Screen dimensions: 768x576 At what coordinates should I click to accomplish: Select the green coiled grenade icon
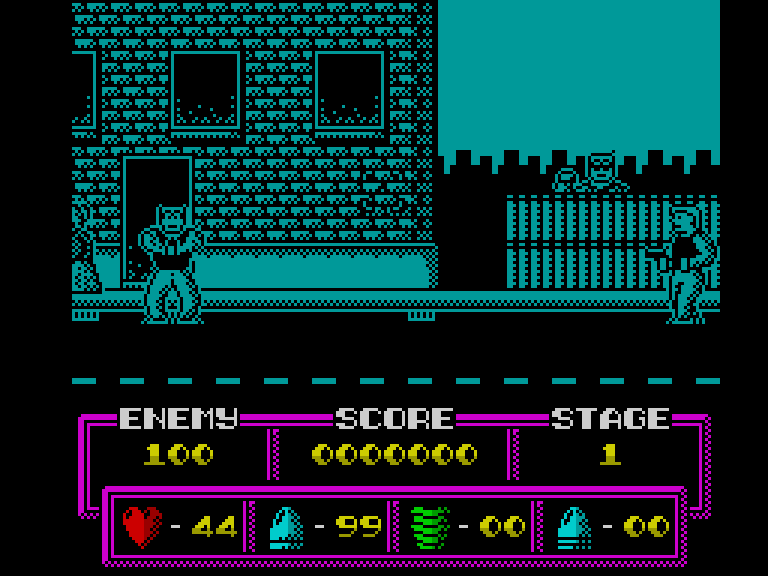click(x=431, y=527)
